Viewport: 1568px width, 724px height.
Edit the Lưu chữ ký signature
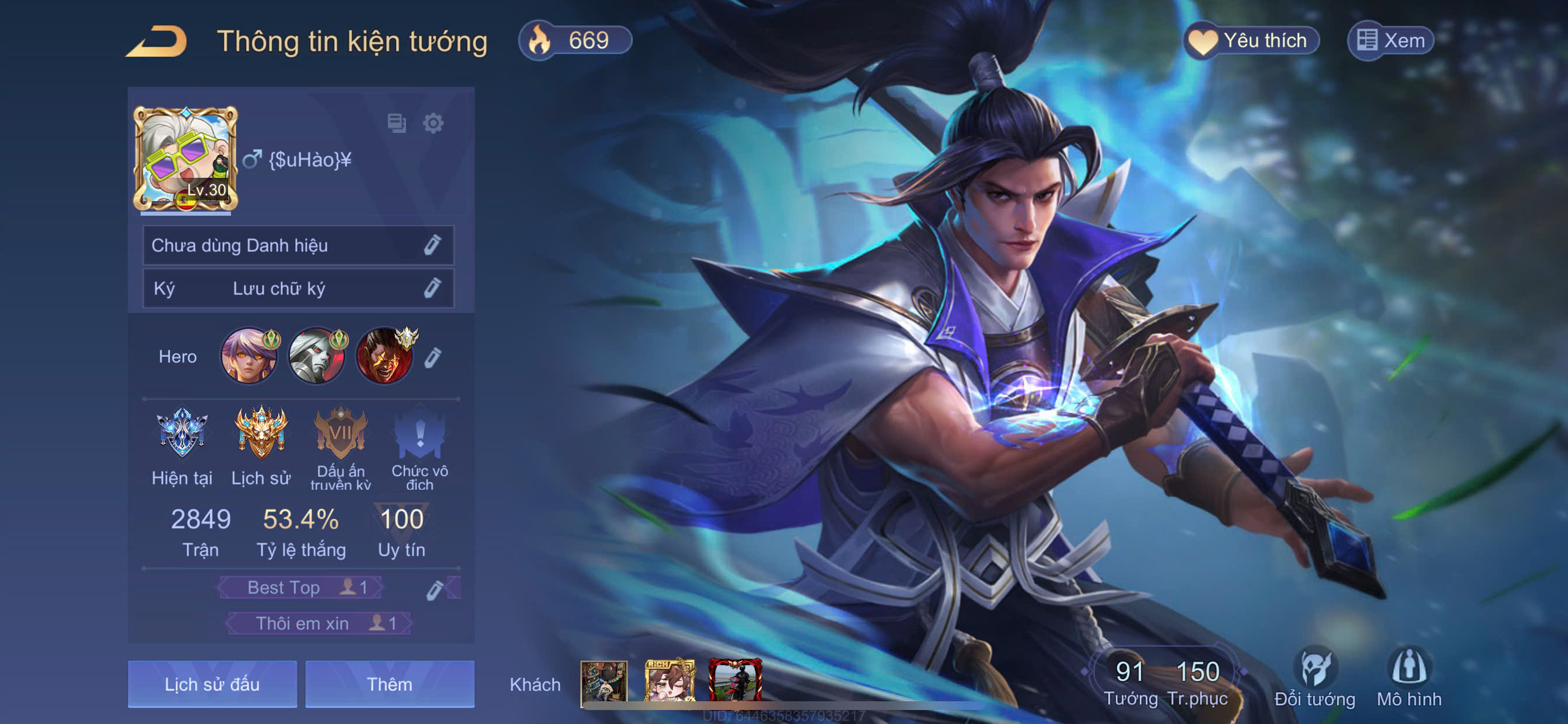[432, 288]
